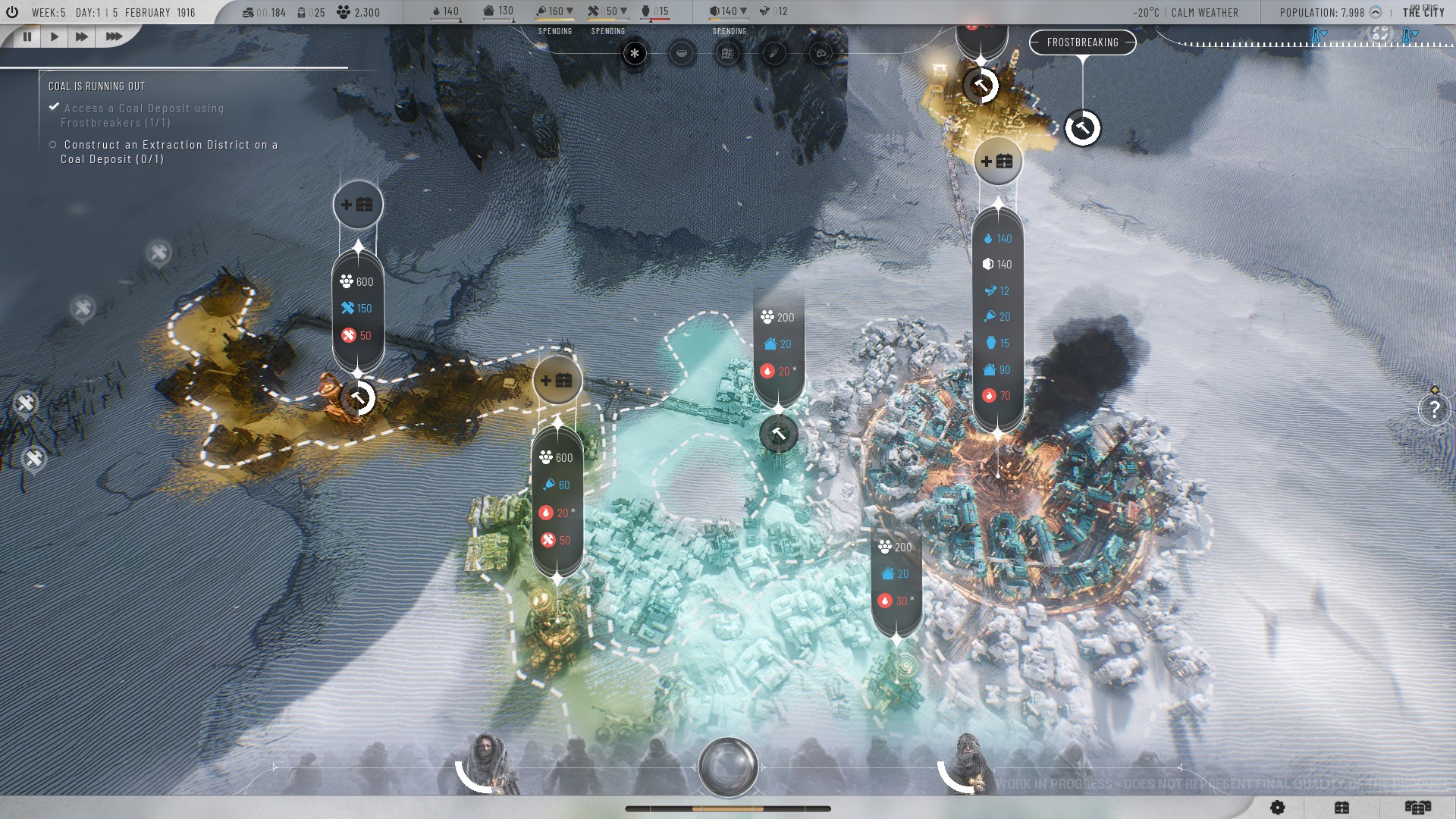Pause the game with the pause button

coord(27,35)
